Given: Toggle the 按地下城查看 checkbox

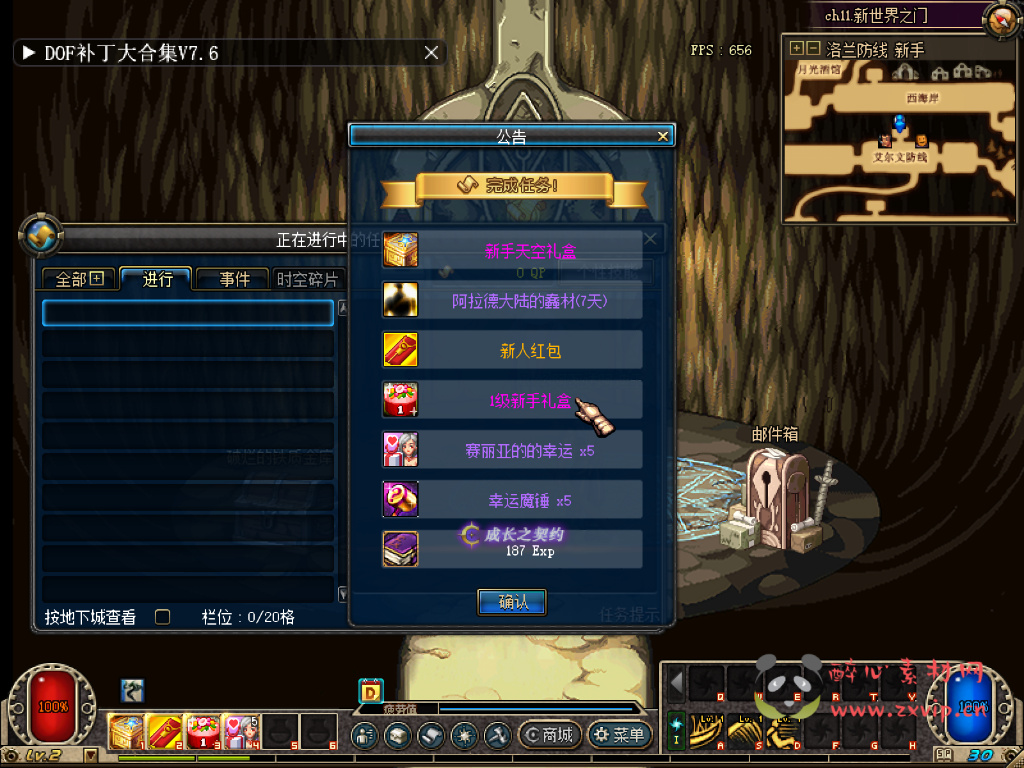Looking at the screenshot, I should pyautogui.click(x=162, y=617).
